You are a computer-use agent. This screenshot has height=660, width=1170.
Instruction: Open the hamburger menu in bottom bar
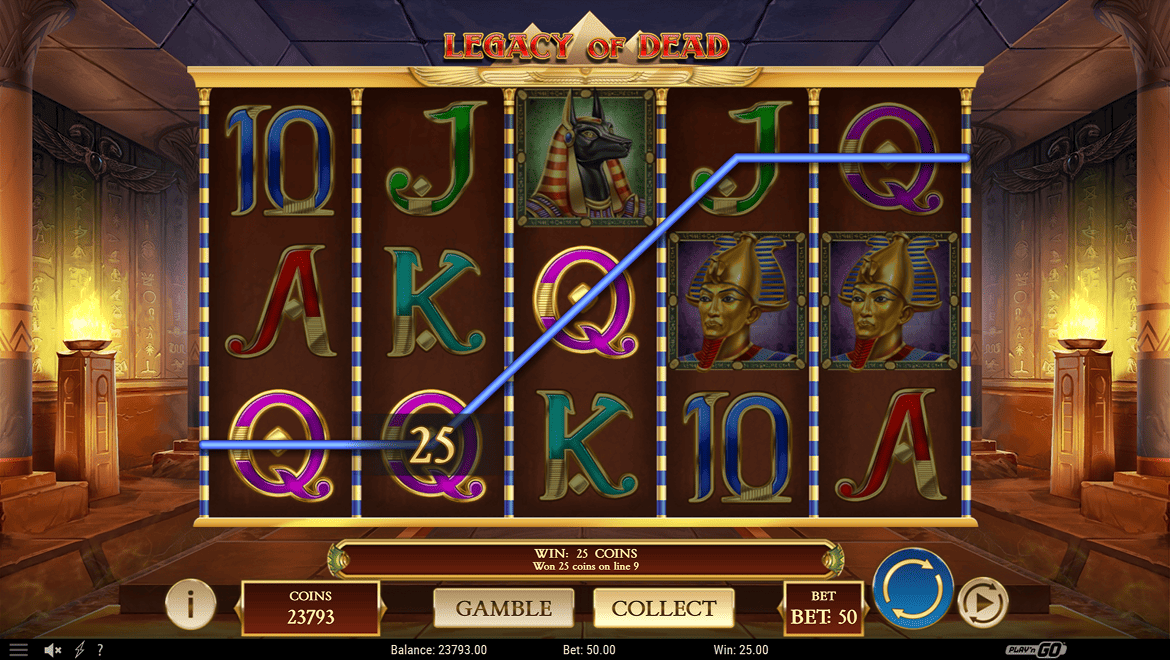(18, 650)
